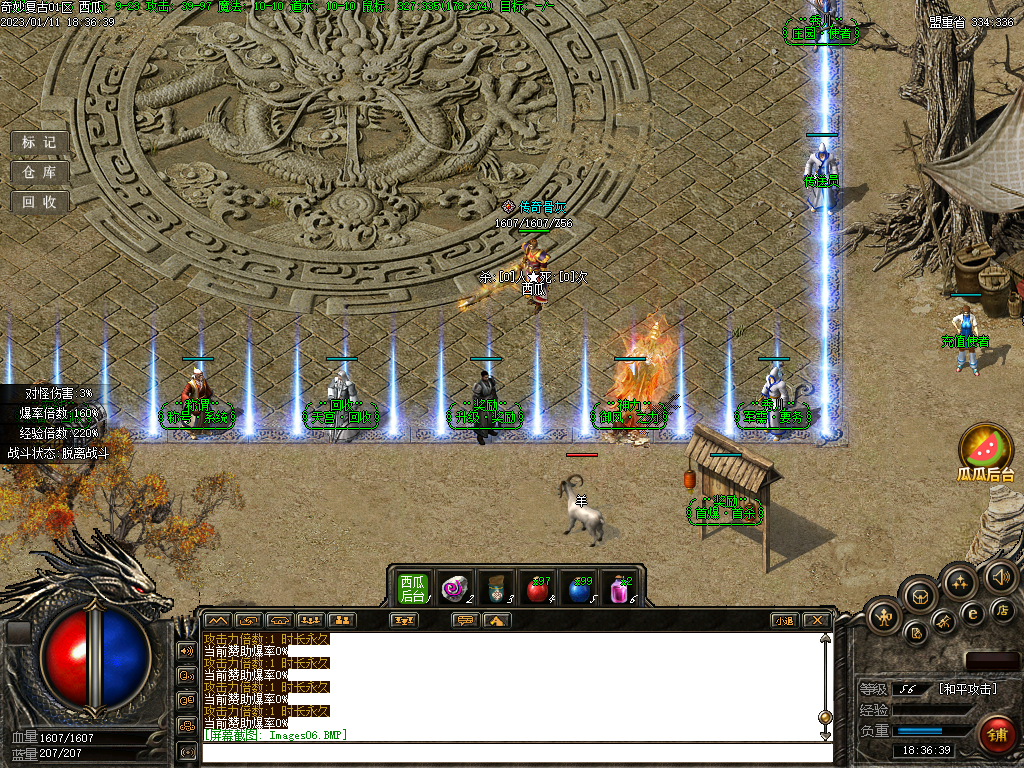Screen dimensions: 1024x768
Task: Click the 小退 logout button
Action: tap(783, 620)
